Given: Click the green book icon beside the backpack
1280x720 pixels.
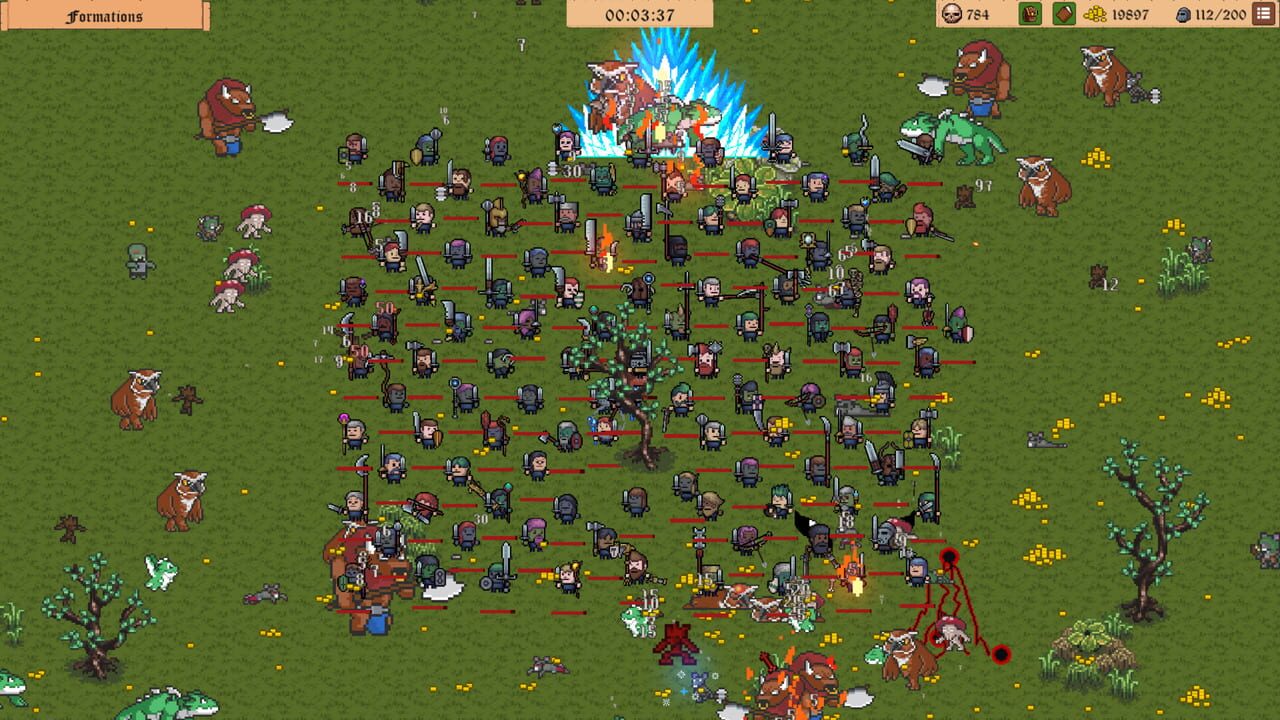Looking at the screenshot, I should click(1063, 14).
